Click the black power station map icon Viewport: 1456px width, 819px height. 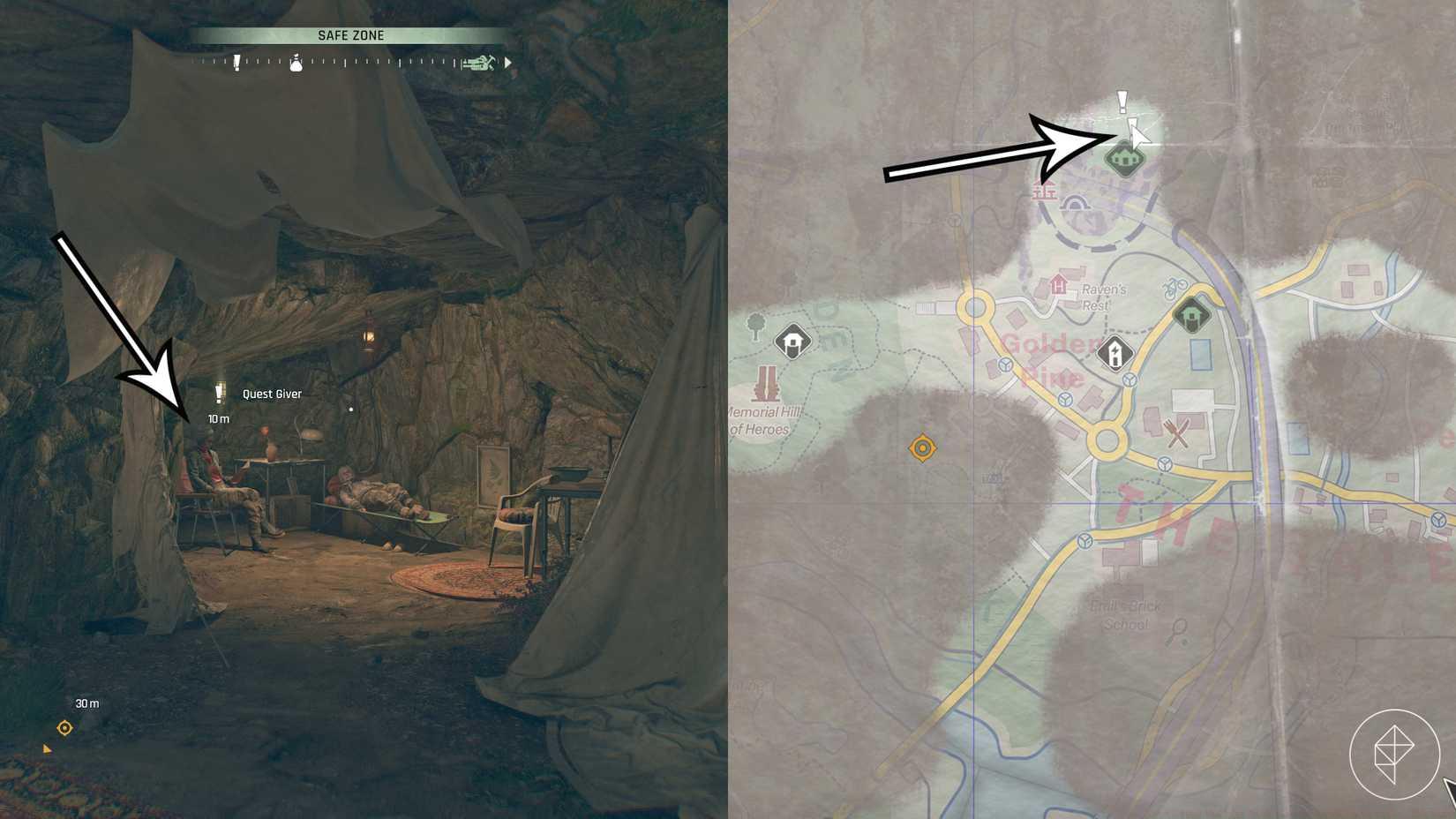(x=1115, y=353)
